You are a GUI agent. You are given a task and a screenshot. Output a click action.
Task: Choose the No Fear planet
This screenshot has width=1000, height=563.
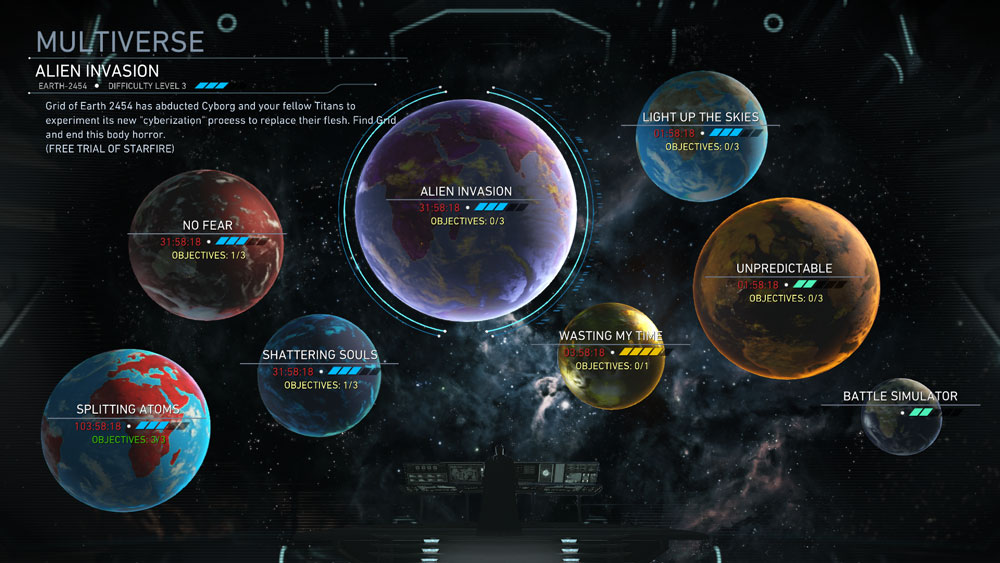click(206, 246)
